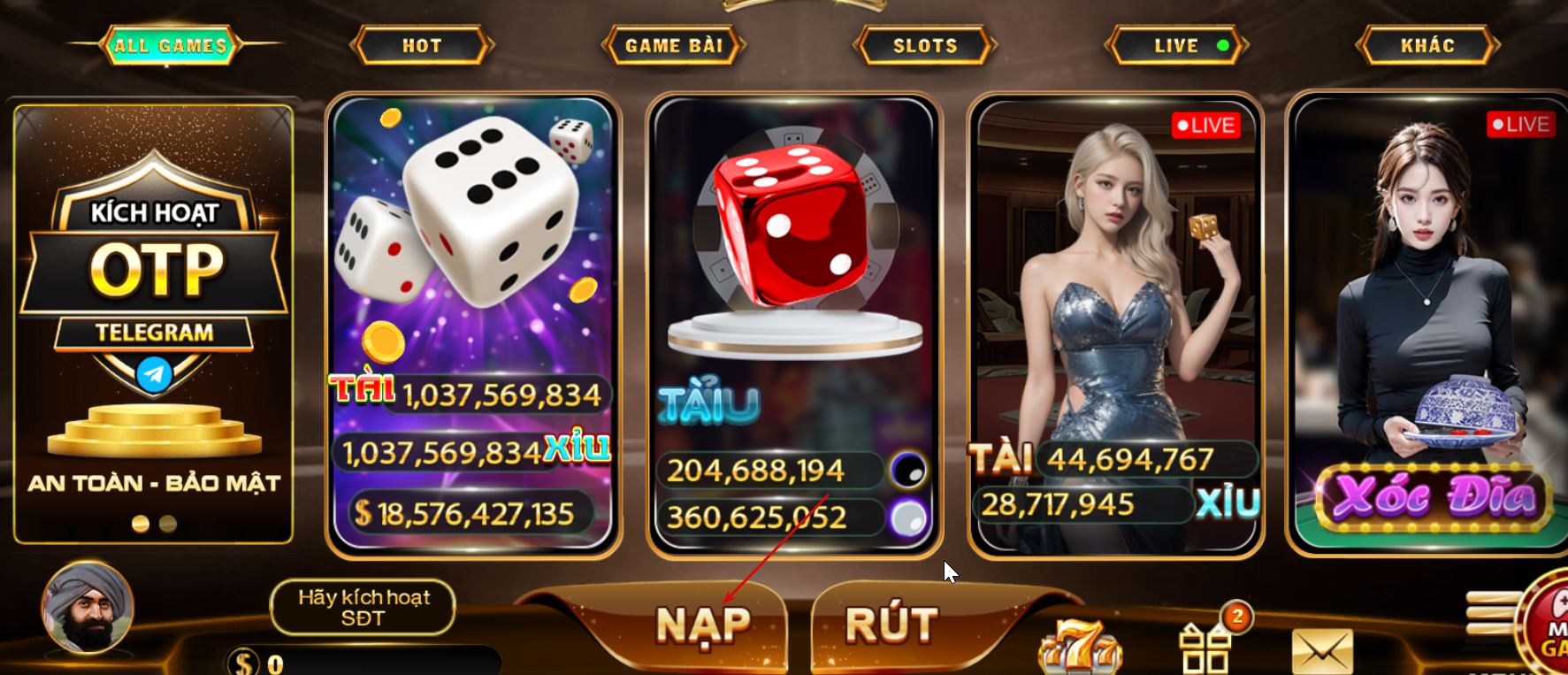The width and height of the screenshot is (1568, 675).
Task: Toggle the LIVE status indicator dot
Action: [1222, 45]
